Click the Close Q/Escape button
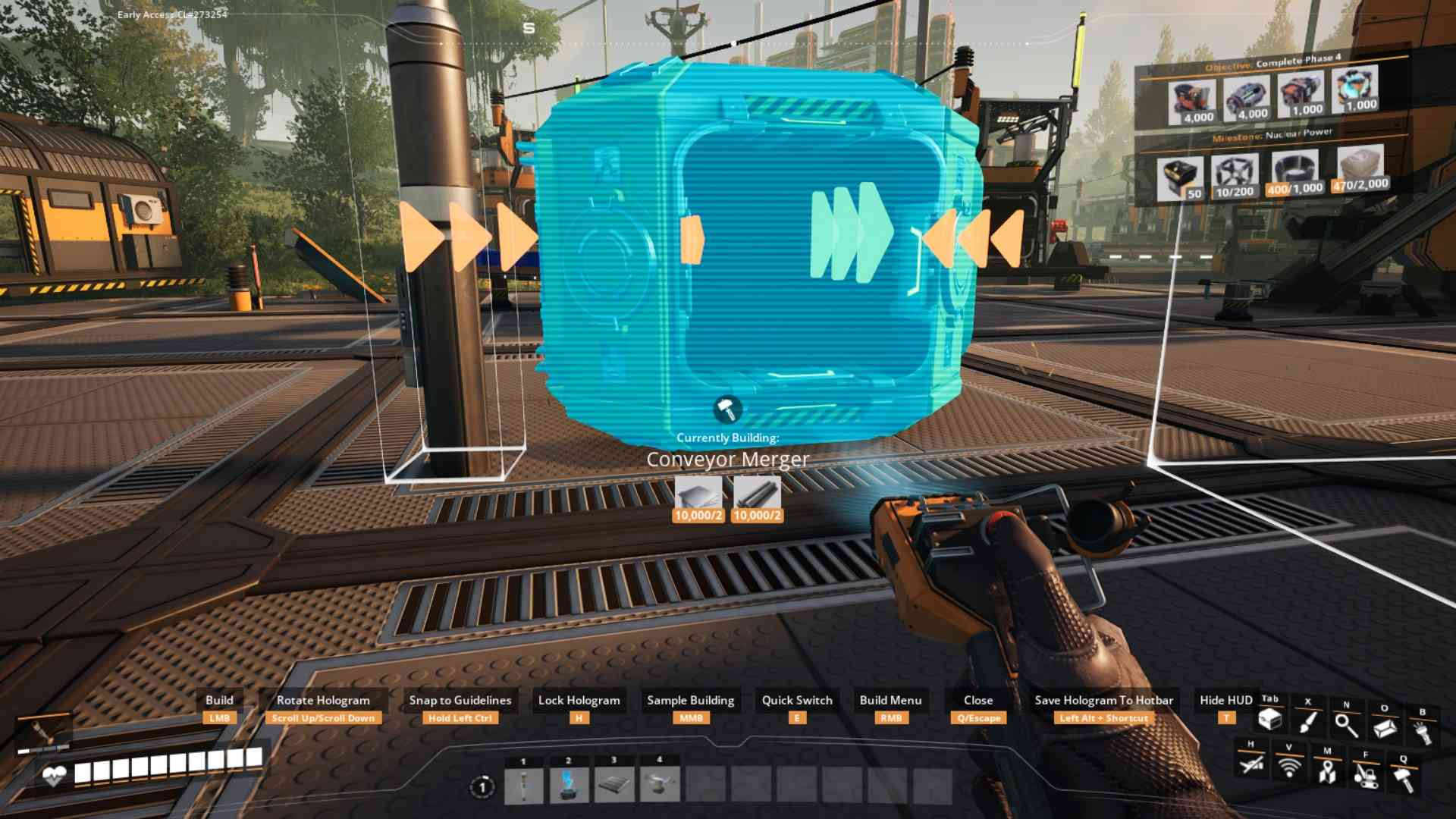The height and width of the screenshot is (819, 1456). point(979,700)
